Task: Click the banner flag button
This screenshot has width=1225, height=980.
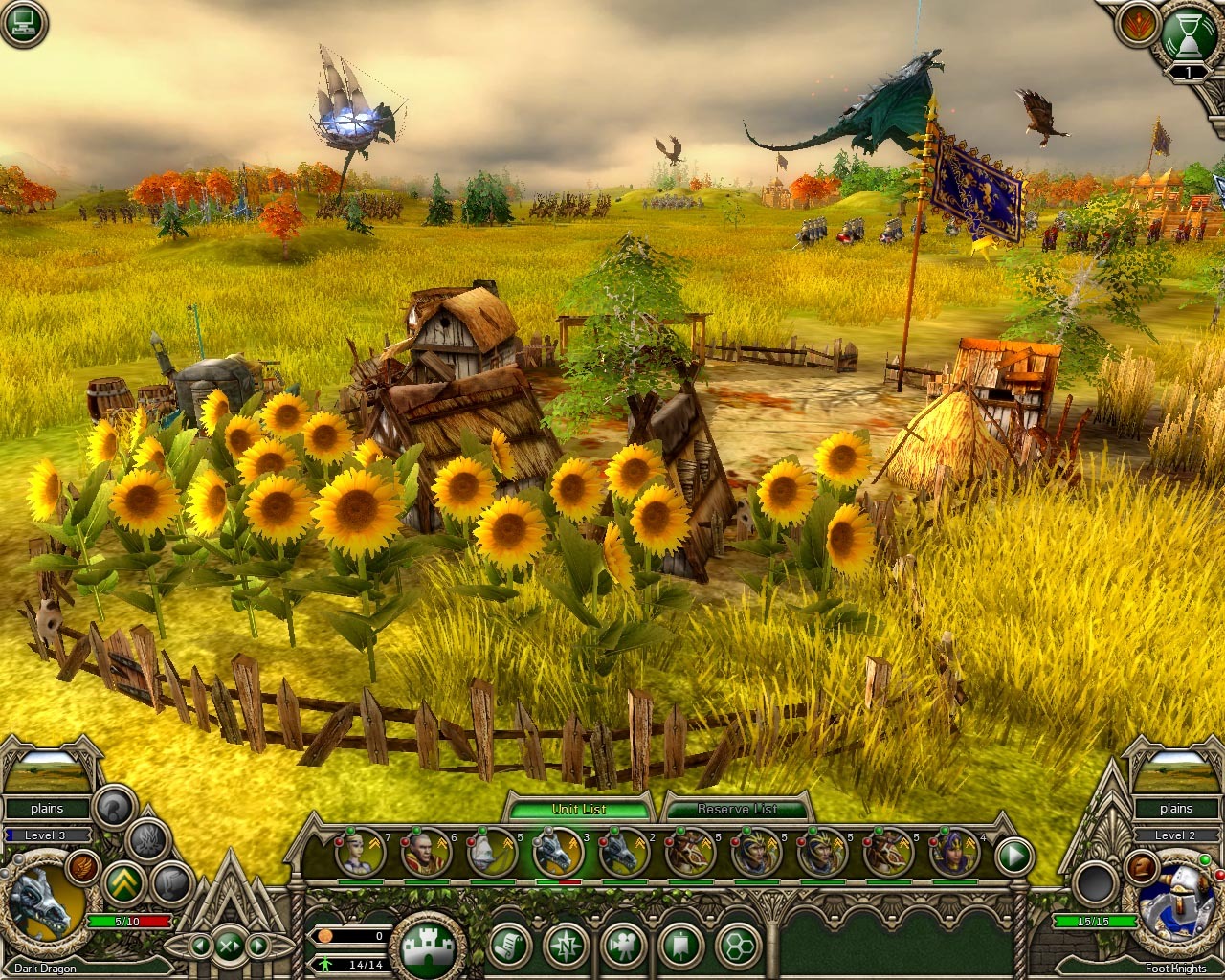Action: click(x=680, y=947)
